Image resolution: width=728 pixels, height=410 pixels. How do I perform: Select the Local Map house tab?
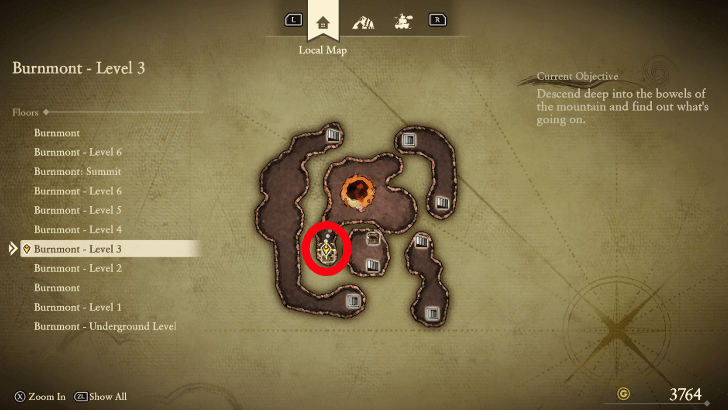click(322, 20)
